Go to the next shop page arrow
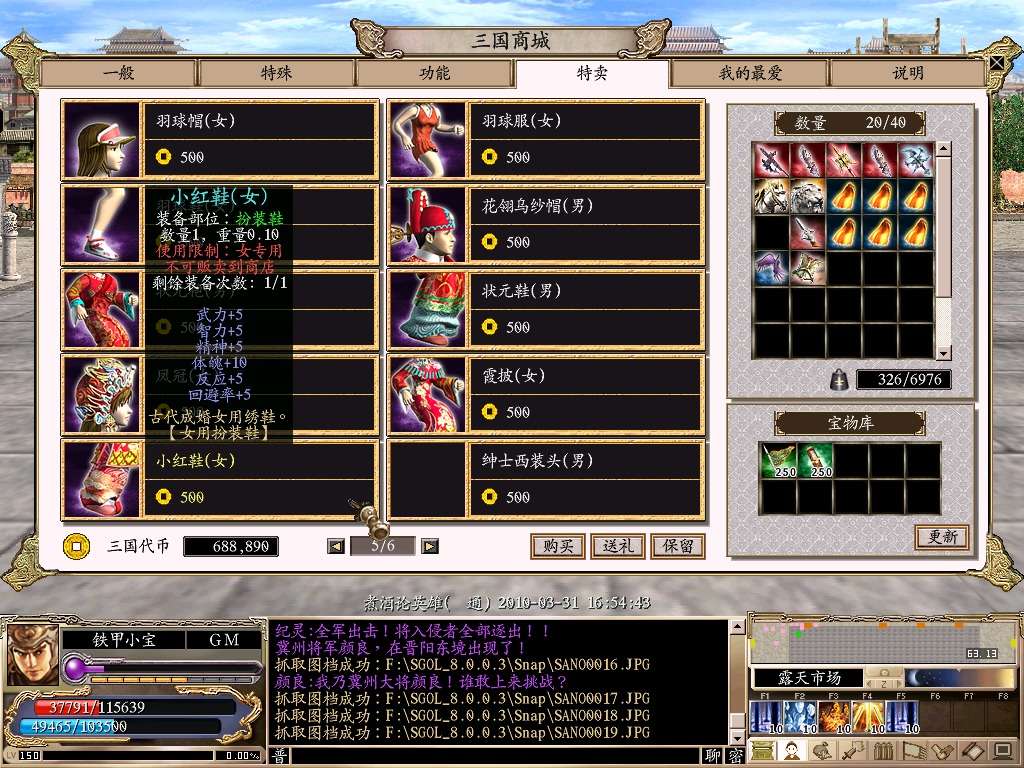Screen dimensions: 1024x768 [x=430, y=546]
